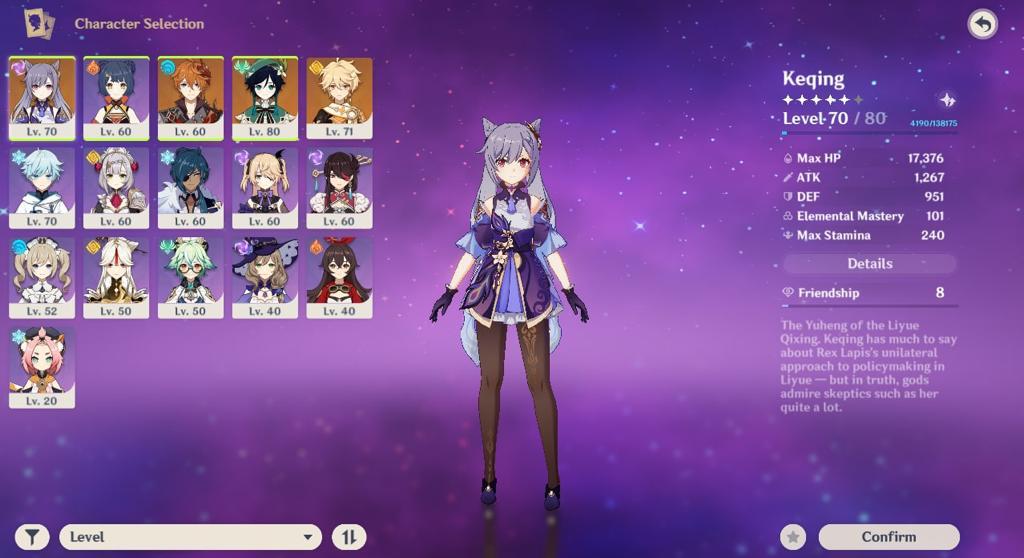Select Barbara at Lv. 52
Screen dimensions: 1024x558
tap(41, 277)
